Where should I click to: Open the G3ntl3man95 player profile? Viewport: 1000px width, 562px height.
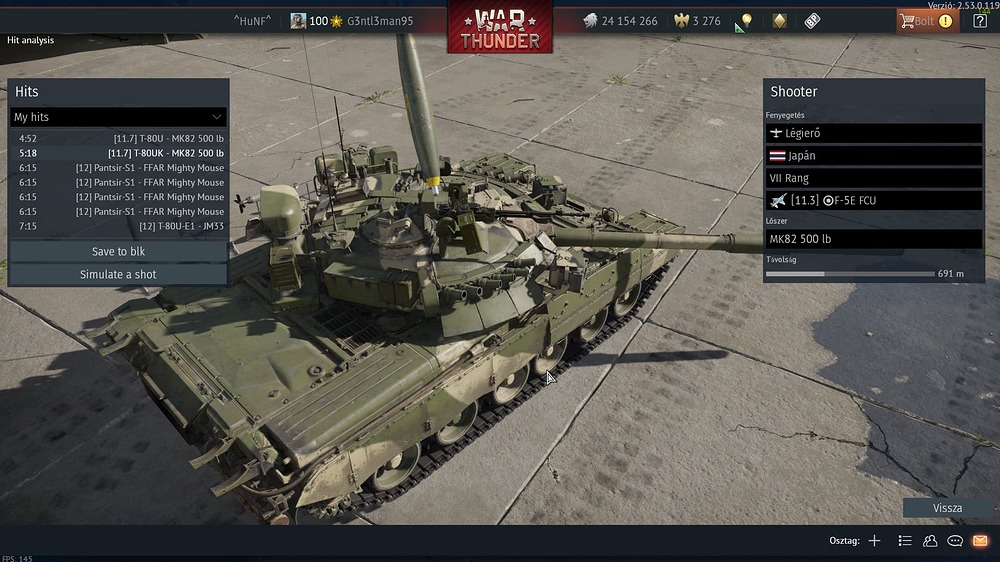click(x=378, y=21)
